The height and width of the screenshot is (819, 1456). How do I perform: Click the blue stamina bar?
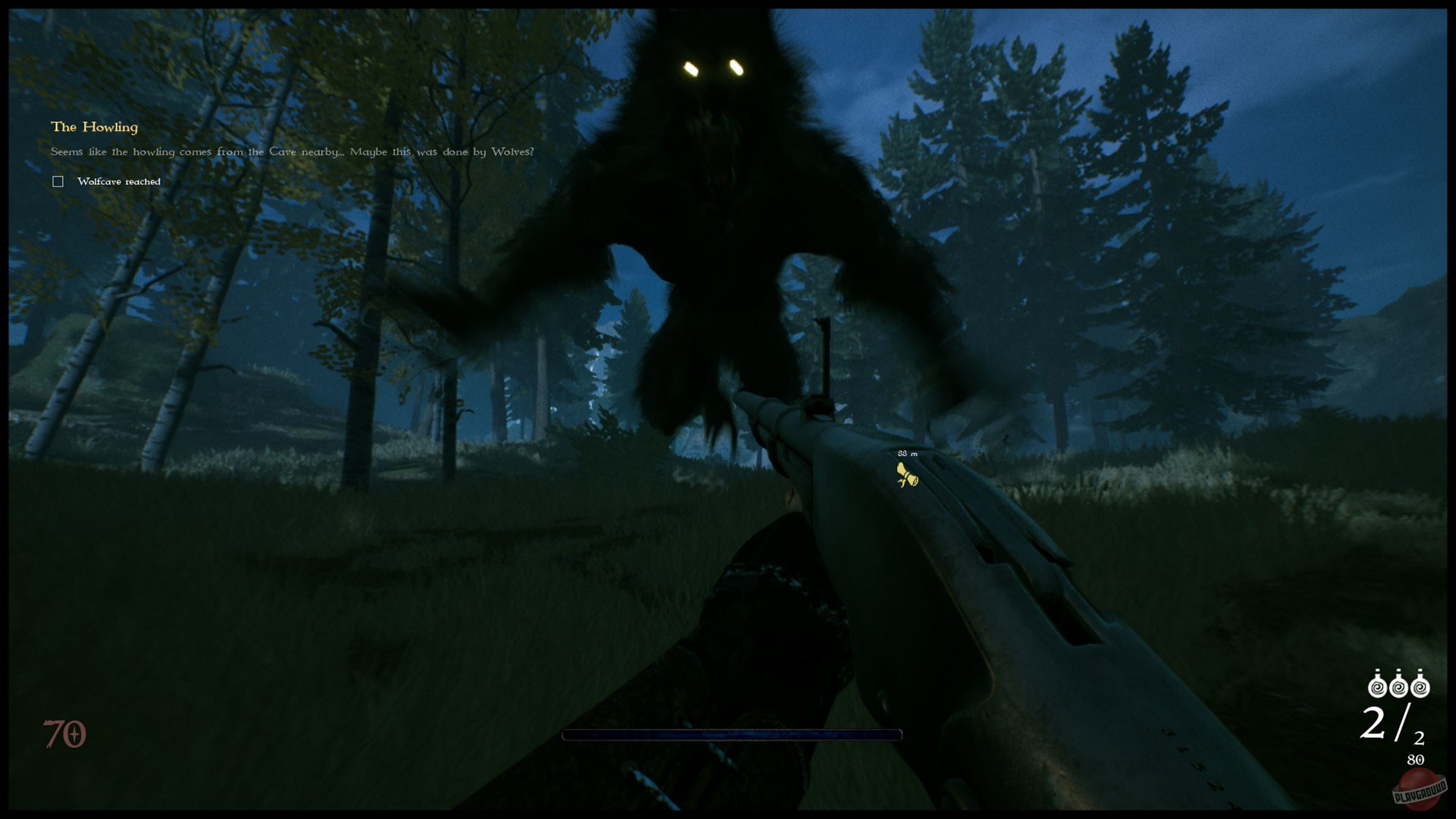pyautogui.click(x=732, y=734)
